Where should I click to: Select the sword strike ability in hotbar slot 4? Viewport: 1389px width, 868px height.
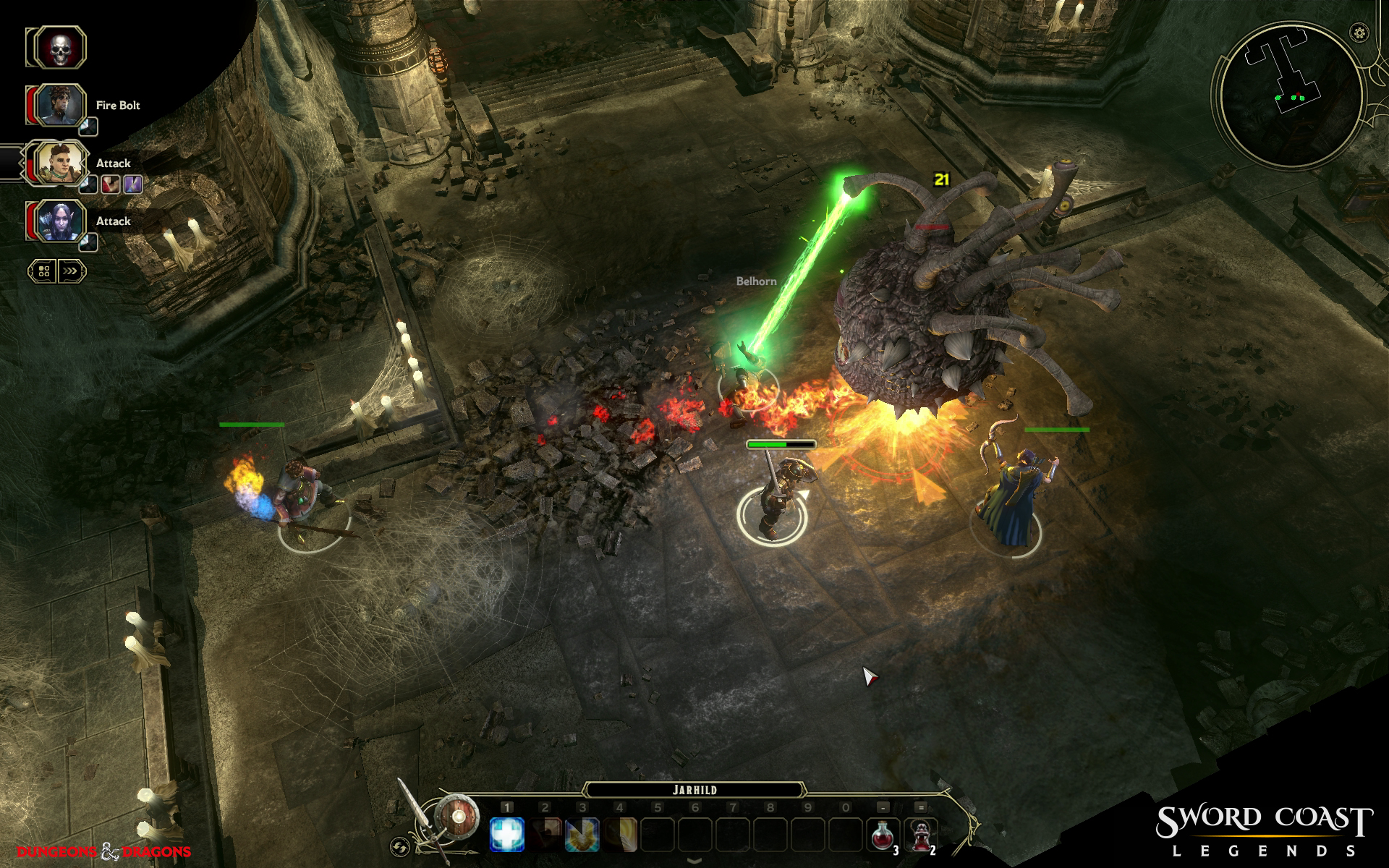point(619,833)
